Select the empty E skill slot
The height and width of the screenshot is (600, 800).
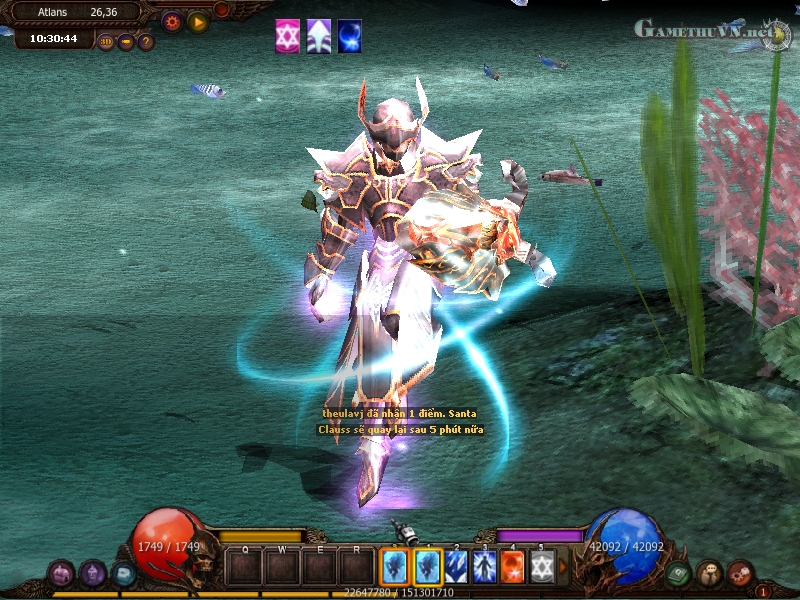point(320,567)
